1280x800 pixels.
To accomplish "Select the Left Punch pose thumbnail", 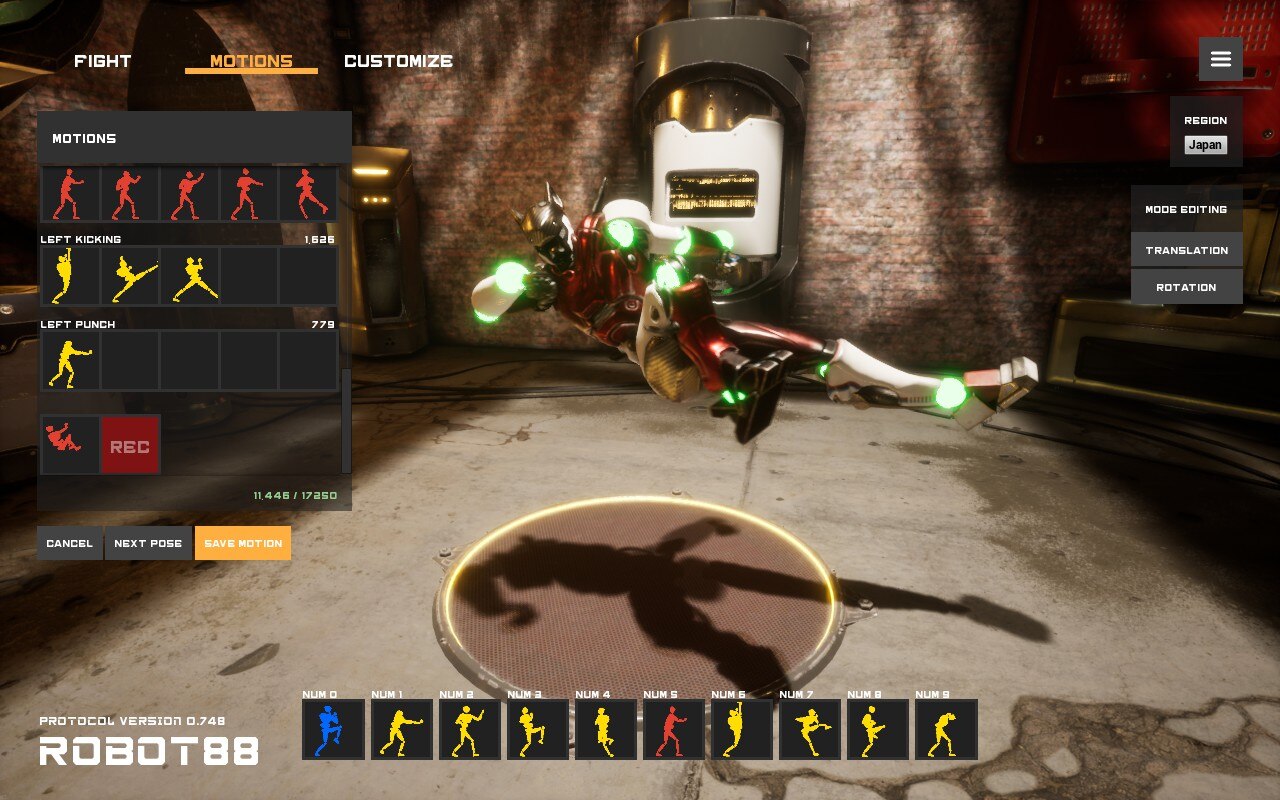I will point(69,362).
